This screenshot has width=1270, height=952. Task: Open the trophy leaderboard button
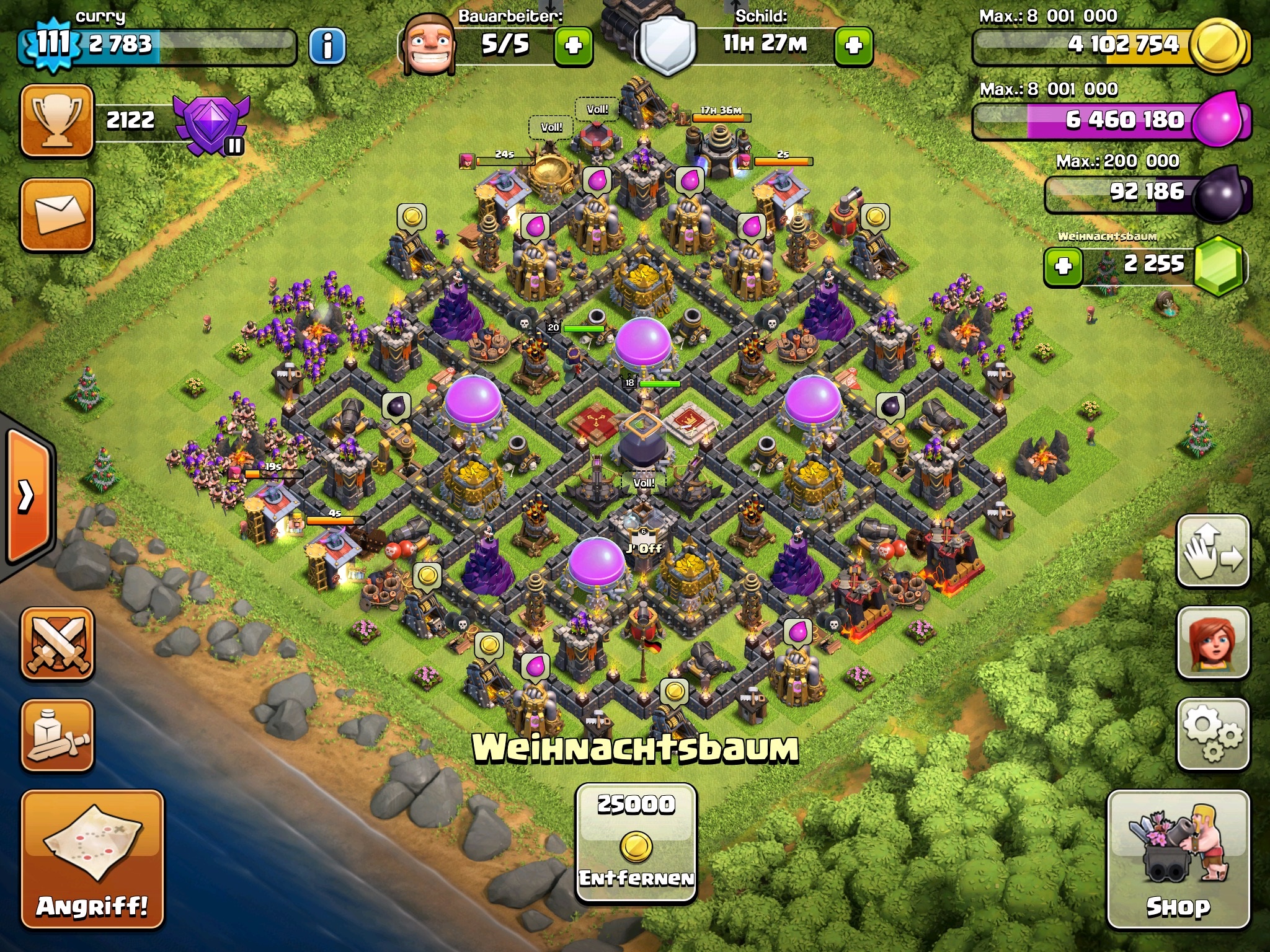(57, 120)
